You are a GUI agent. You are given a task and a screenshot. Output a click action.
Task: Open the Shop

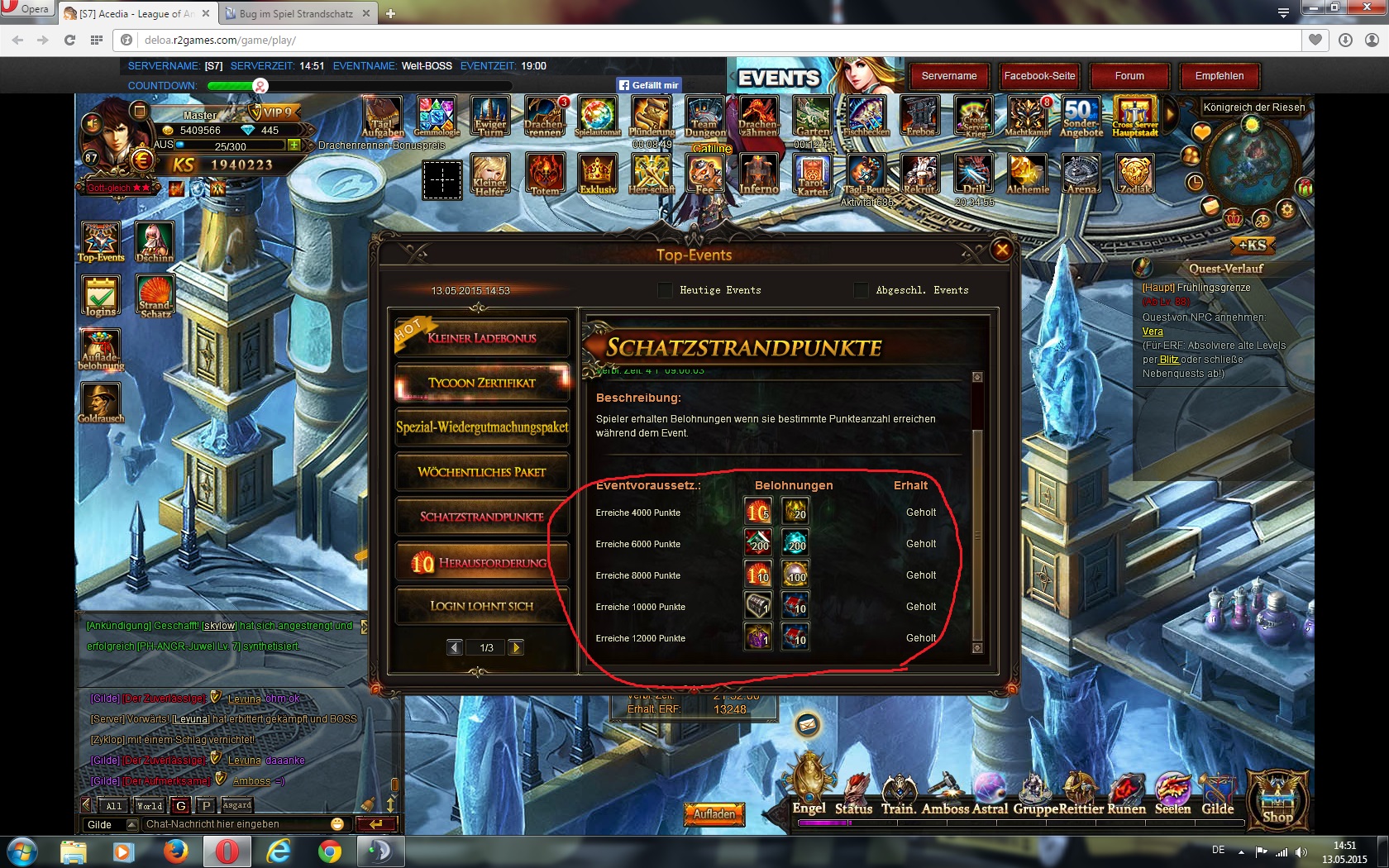(x=1277, y=800)
